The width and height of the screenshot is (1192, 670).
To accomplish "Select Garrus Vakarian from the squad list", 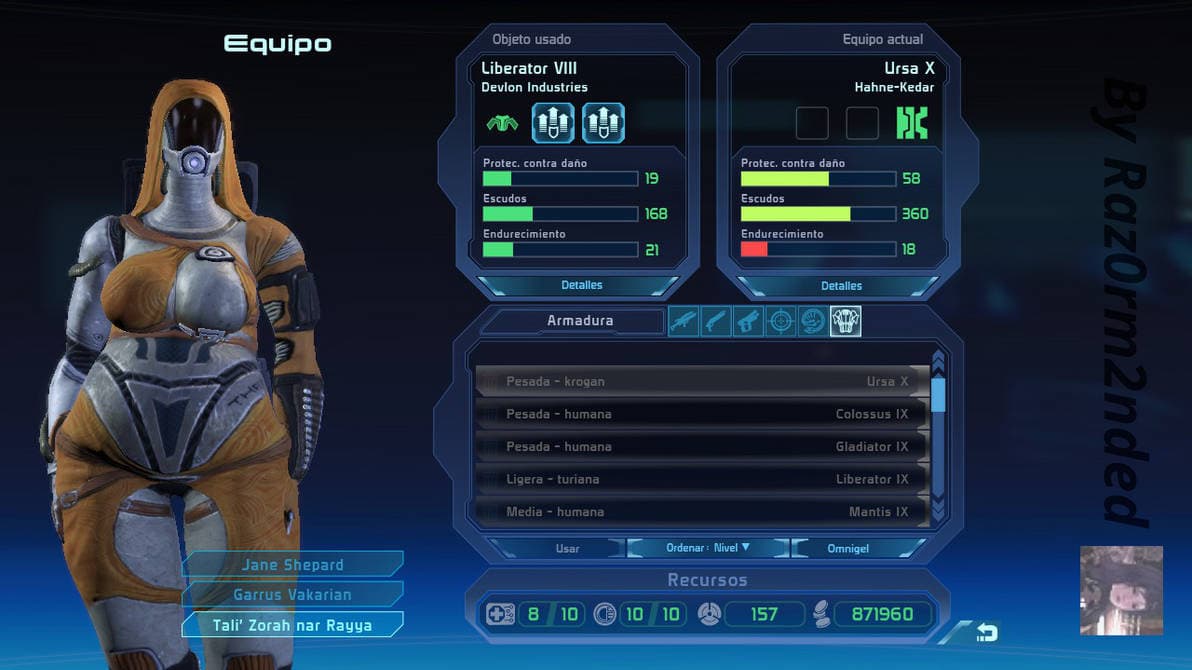I will pyautogui.click(x=292, y=595).
